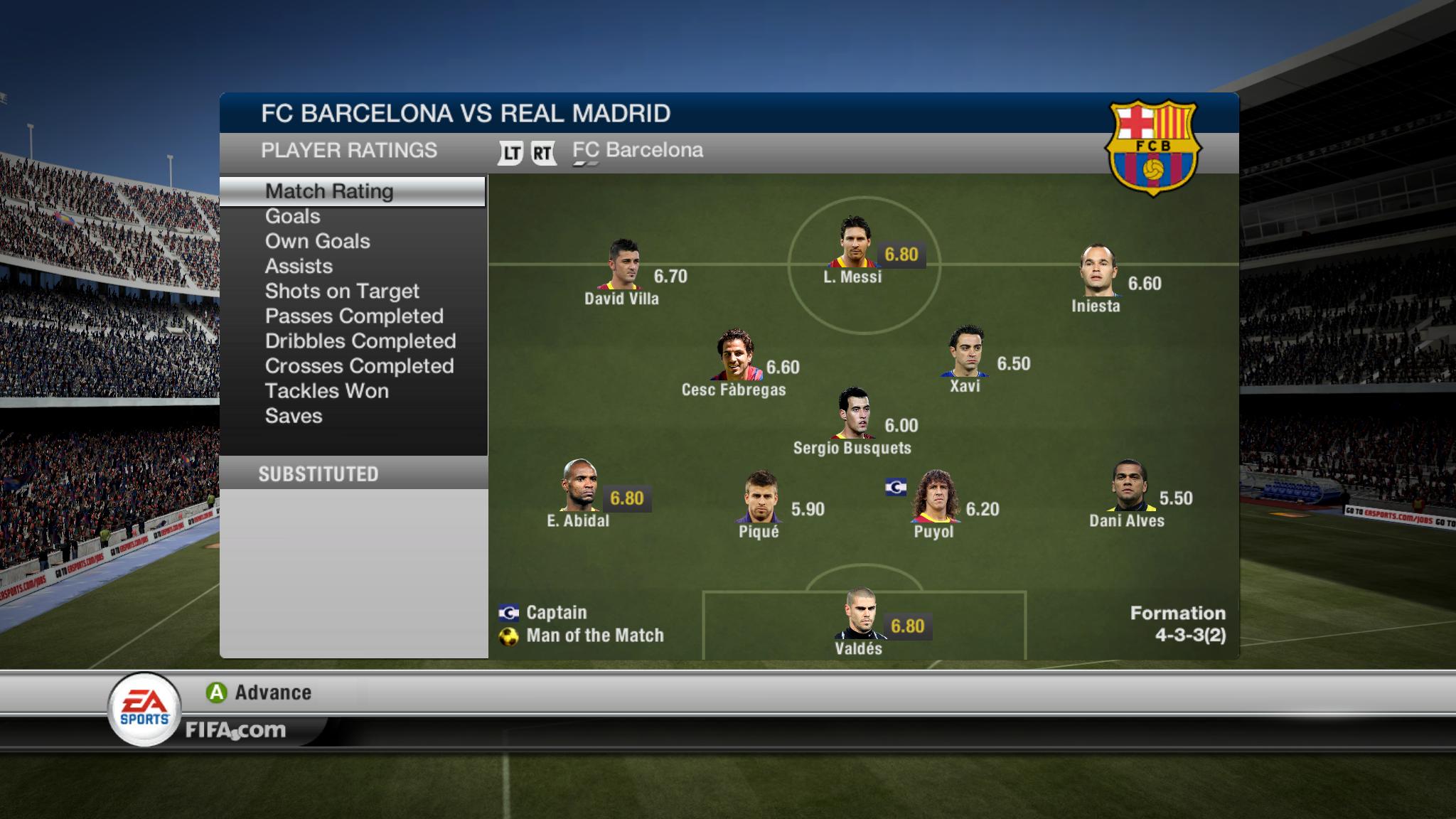This screenshot has height=819, width=1456.
Task: Show the Own Goals stat
Action: pos(317,241)
